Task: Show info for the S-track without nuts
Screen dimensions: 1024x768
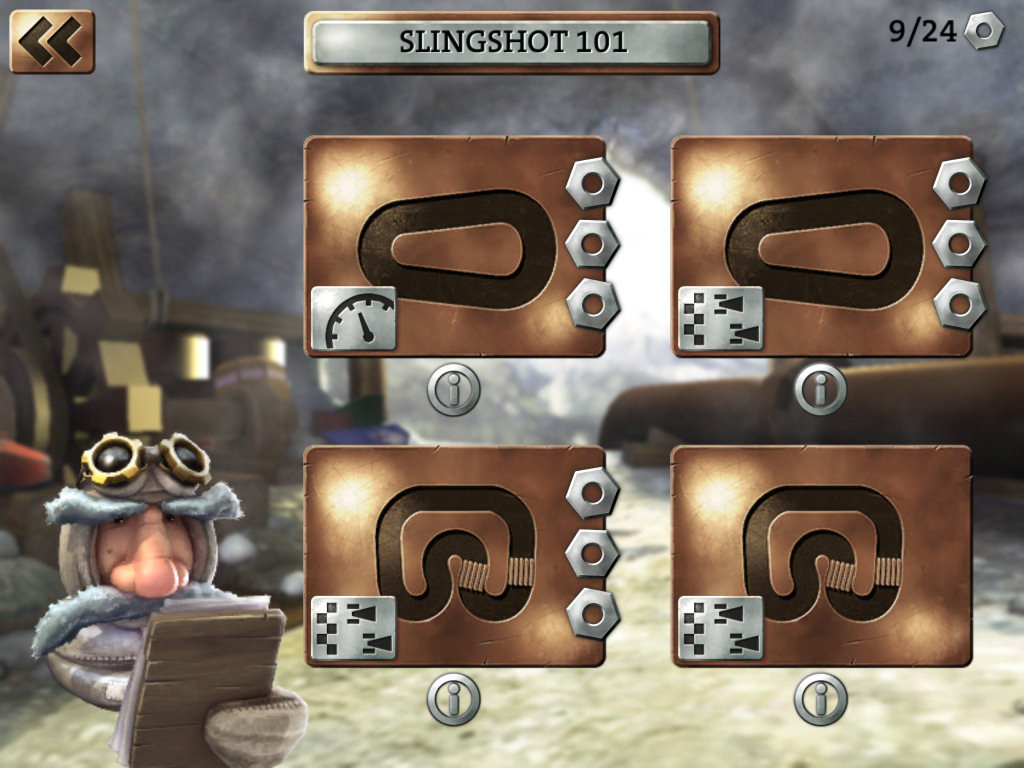Action: coord(820,698)
